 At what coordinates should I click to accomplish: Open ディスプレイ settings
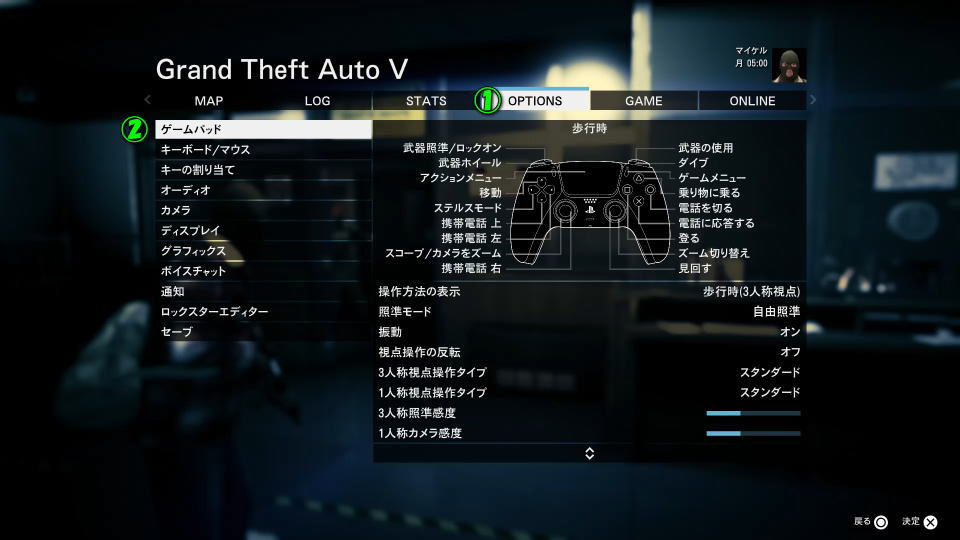coord(263,231)
